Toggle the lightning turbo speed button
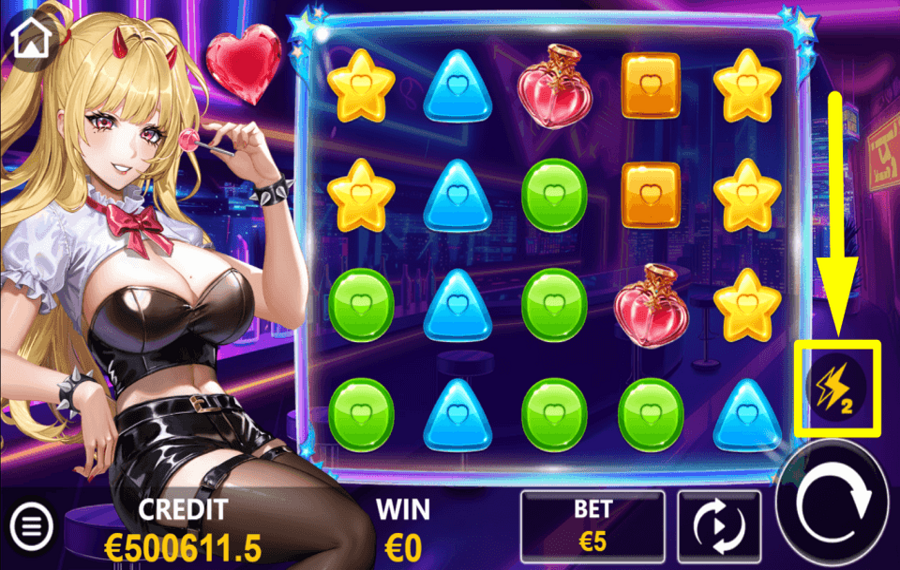This screenshot has width=900, height=570. point(835,385)
